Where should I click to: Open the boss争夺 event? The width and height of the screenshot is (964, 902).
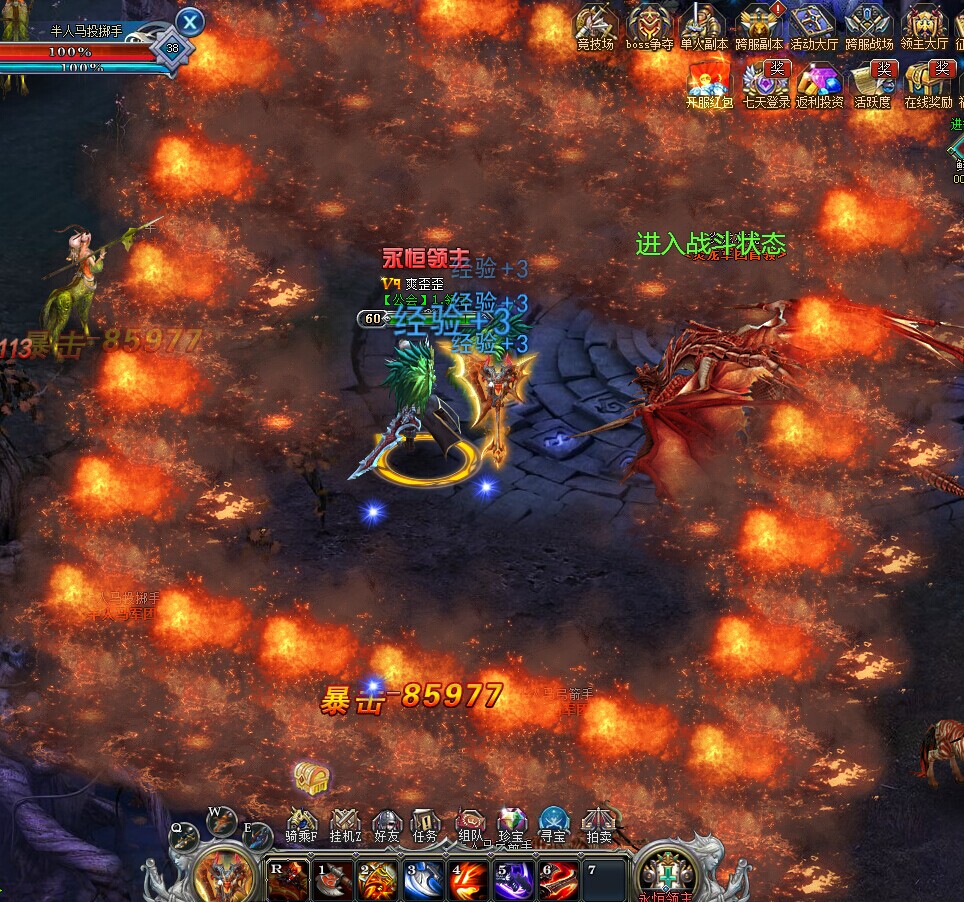click(x=650, y=26)
